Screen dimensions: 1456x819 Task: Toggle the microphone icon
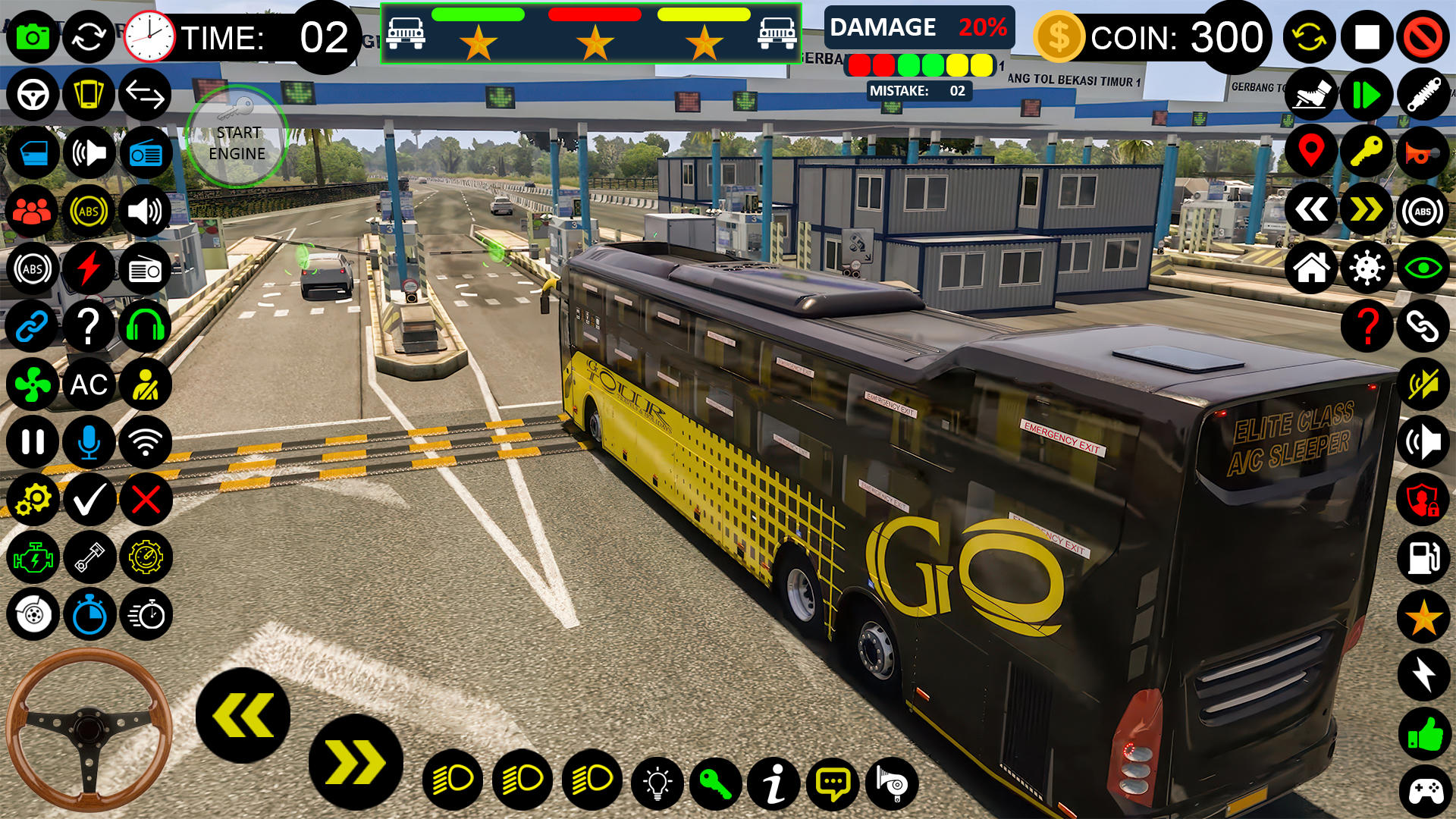point(89,442)
